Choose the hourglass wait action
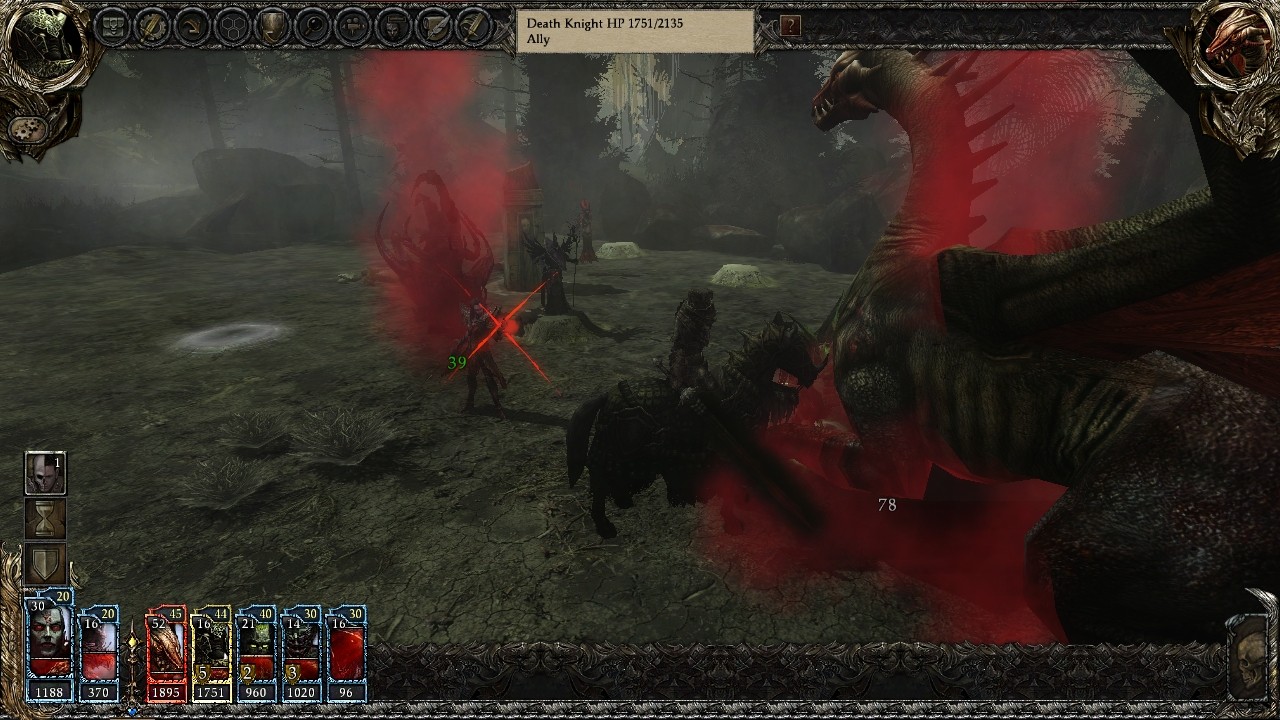Screen dimensions: 1280x720 click(x=45, y=518)
